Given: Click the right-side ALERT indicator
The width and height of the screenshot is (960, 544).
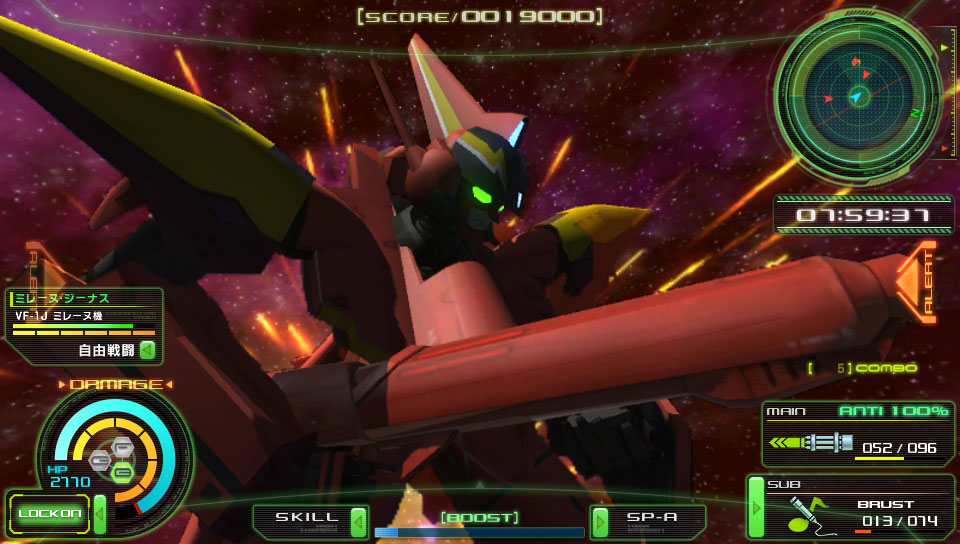Looking at the screenshot, I should pos(918,282).
